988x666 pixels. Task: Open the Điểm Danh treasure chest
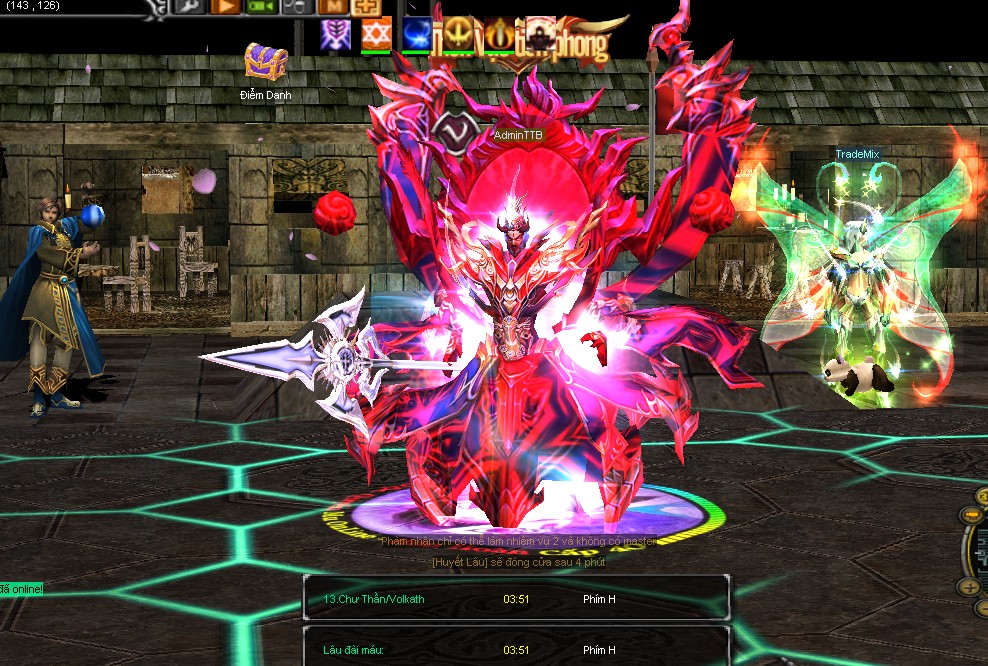coord(265,61)
